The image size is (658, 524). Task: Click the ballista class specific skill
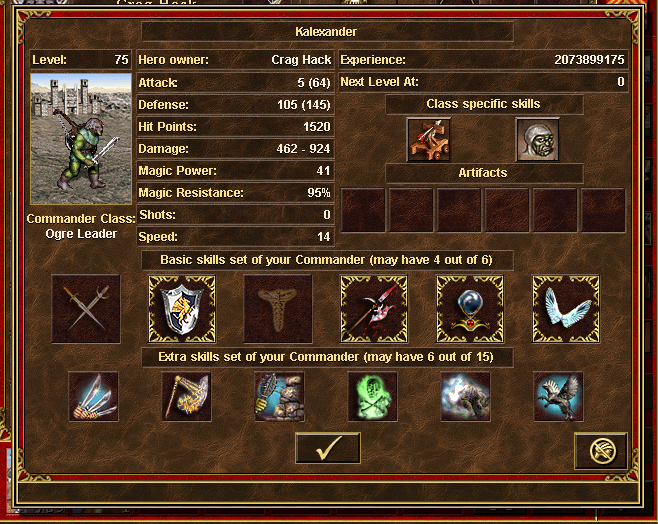pos(429,139)
